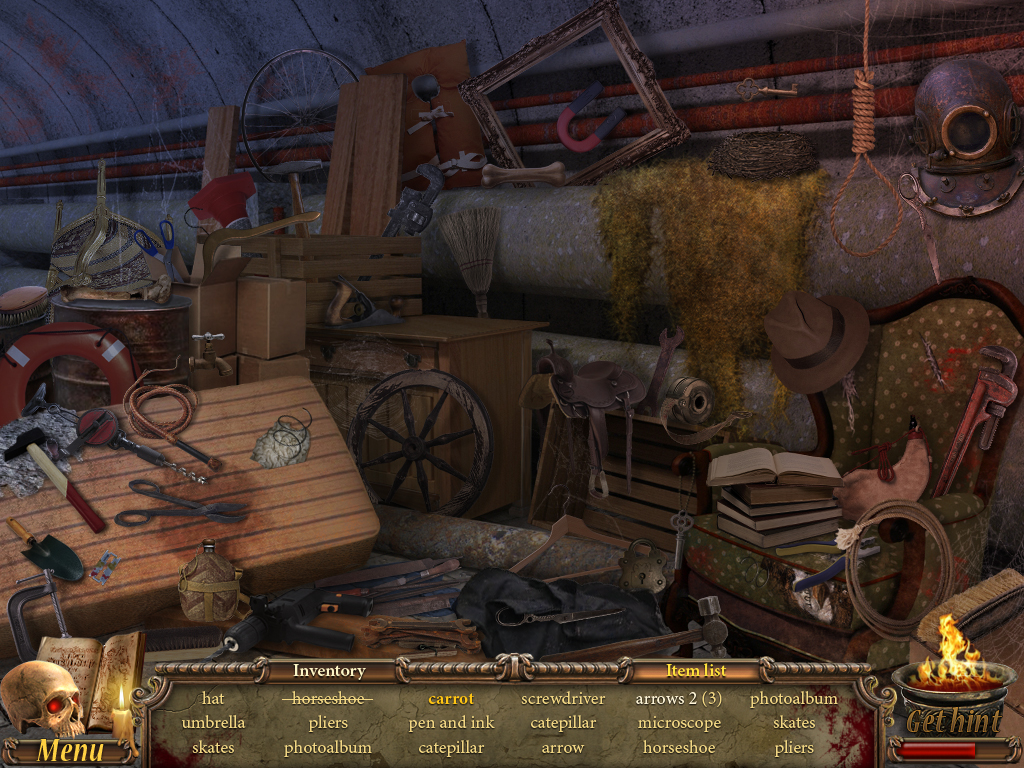The width and height of the screenshot is (1024, 768).
Task: Pick the microscope entry in the item list
Action: tap(679, 722)
